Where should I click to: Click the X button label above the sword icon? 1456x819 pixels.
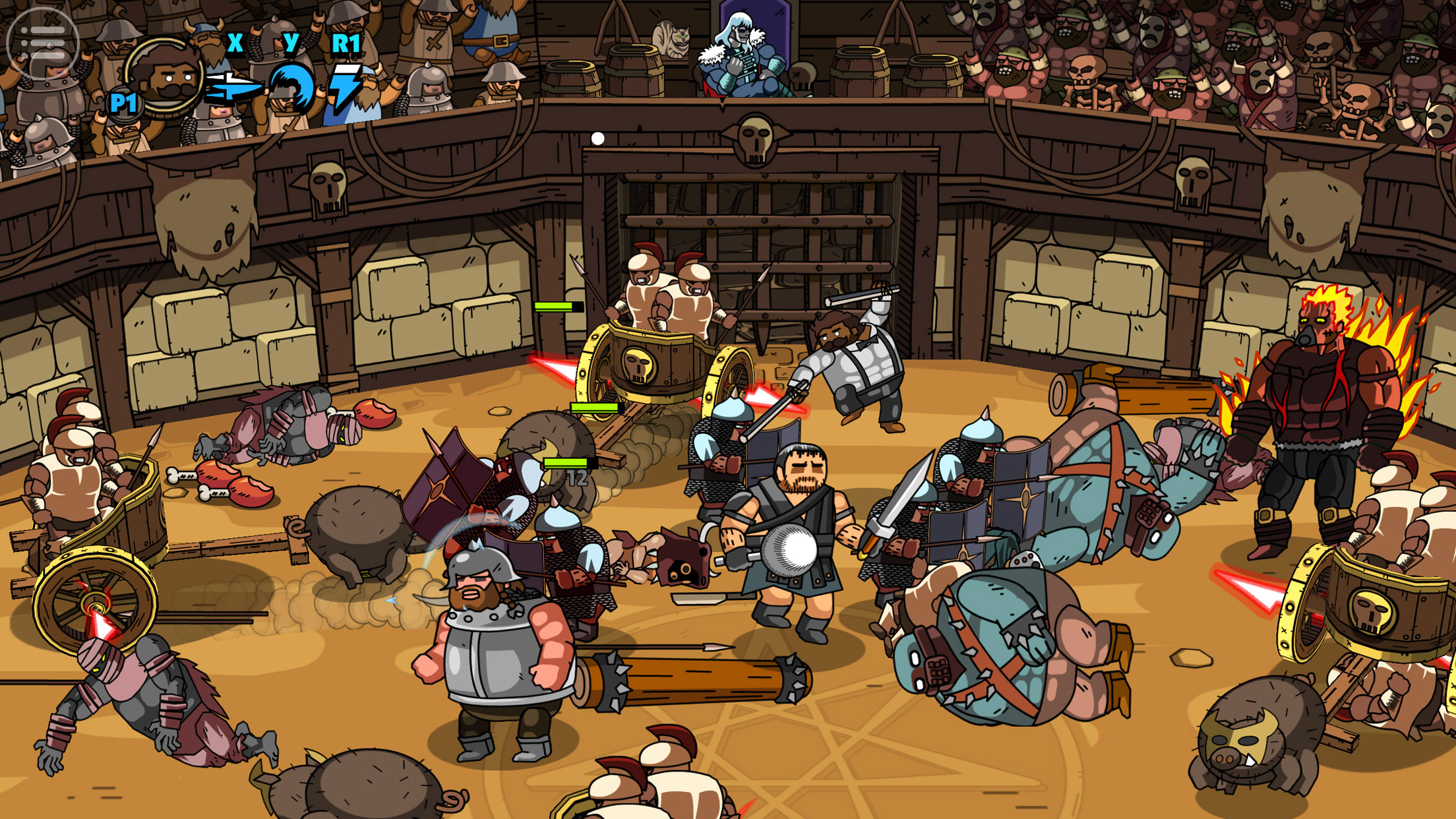coord(234,44)
